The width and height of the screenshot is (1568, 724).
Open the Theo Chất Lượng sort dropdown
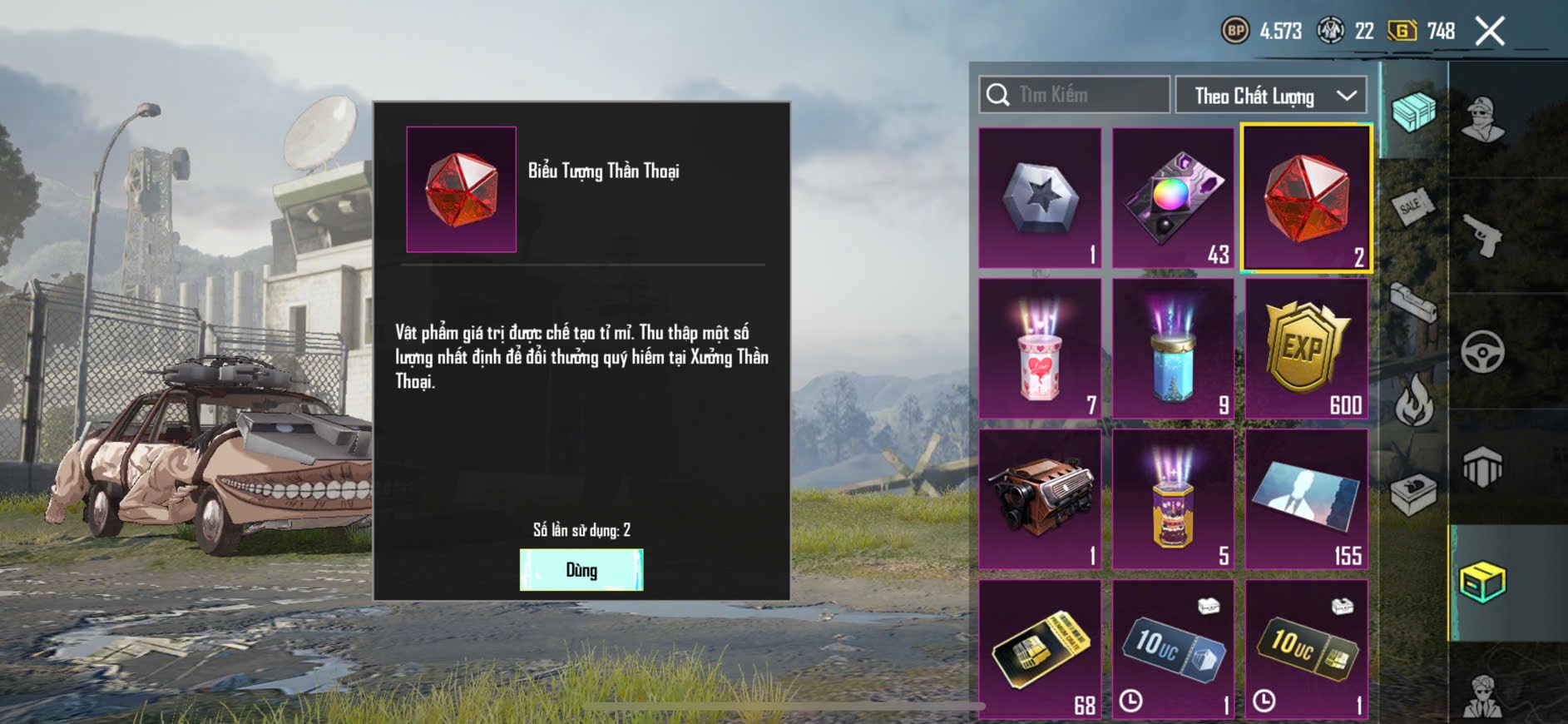tap(1271, 96)
